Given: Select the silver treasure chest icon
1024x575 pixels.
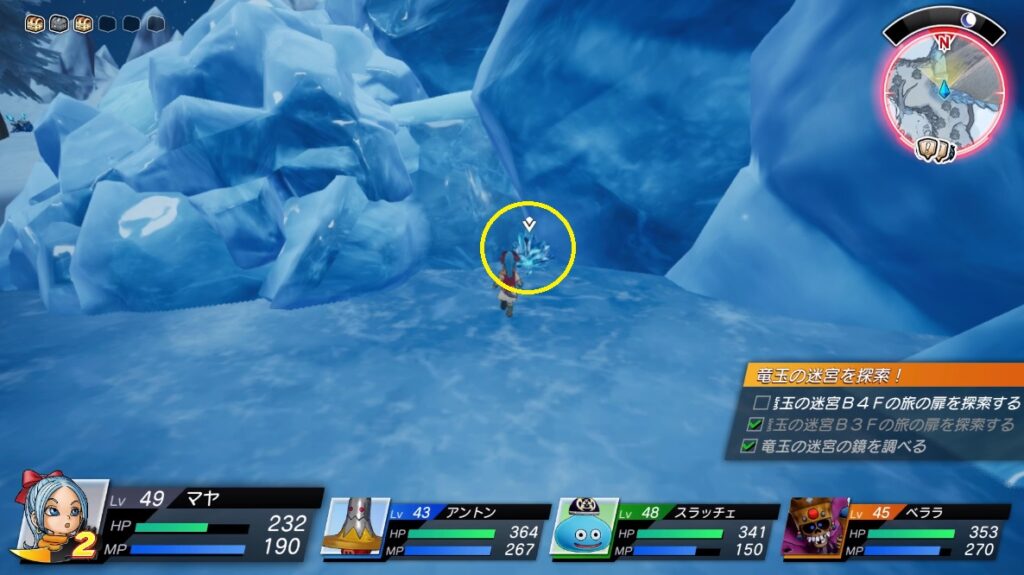Looking at the screenshot, I should [x=59, y=22].
